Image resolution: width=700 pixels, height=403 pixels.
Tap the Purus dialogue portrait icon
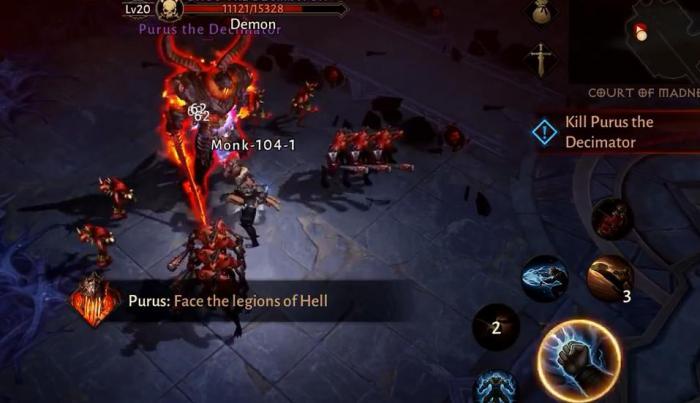pos(95,301)
